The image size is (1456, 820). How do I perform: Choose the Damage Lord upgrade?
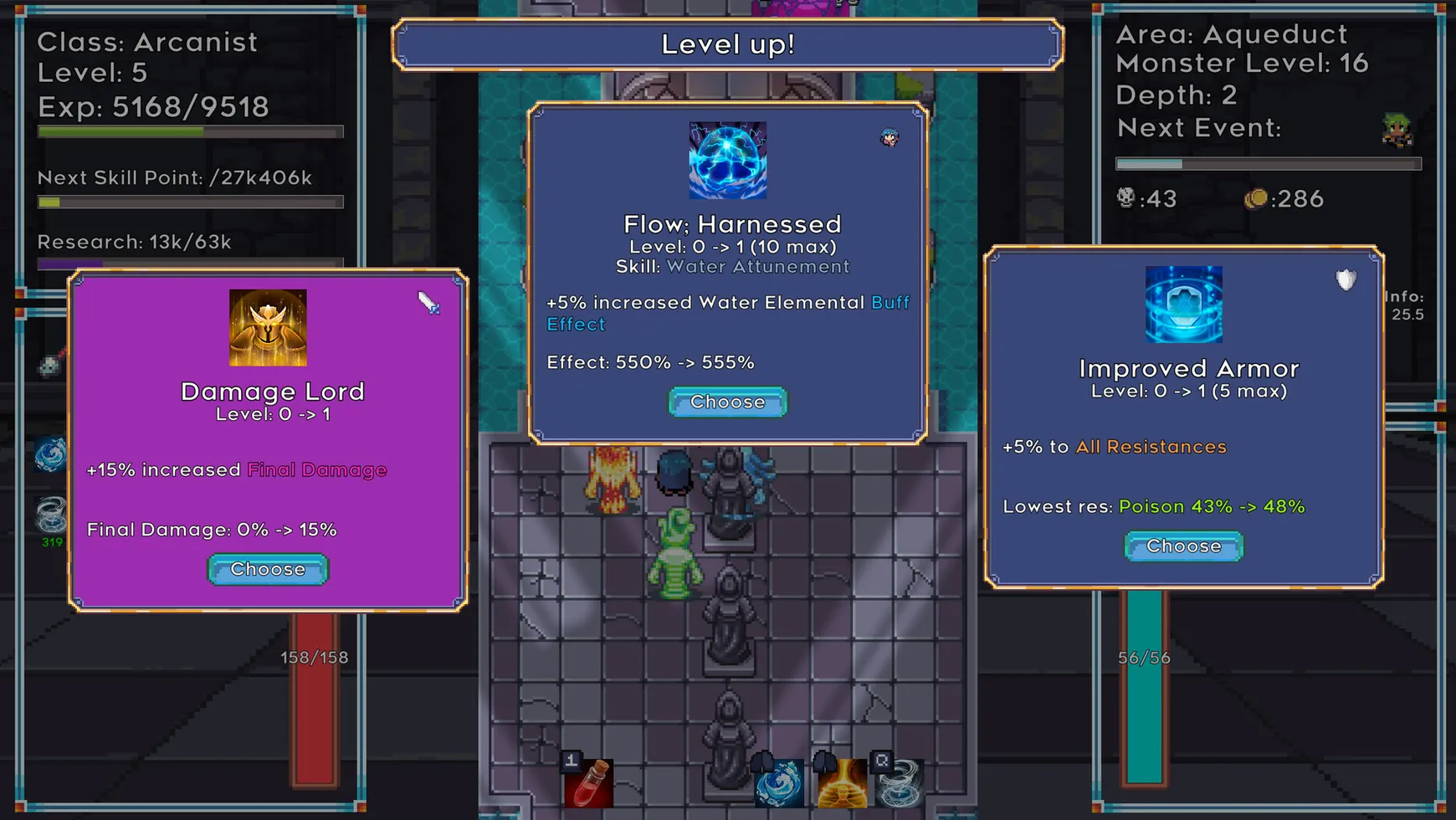click(x=267, y=569)
